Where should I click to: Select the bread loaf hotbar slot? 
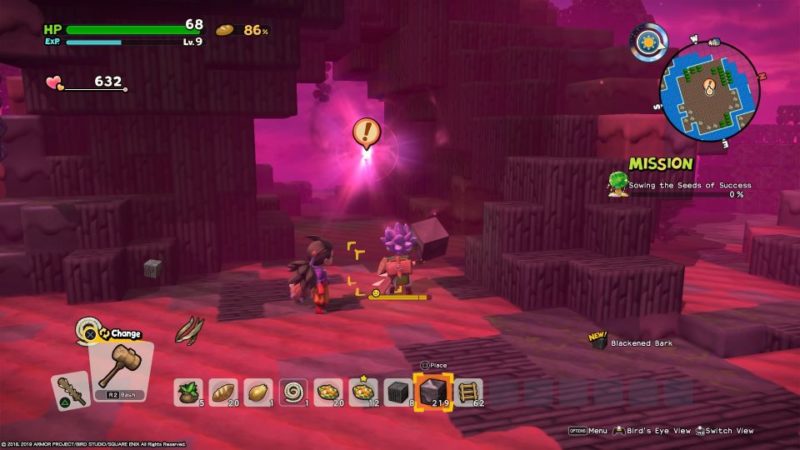point(222,390)
